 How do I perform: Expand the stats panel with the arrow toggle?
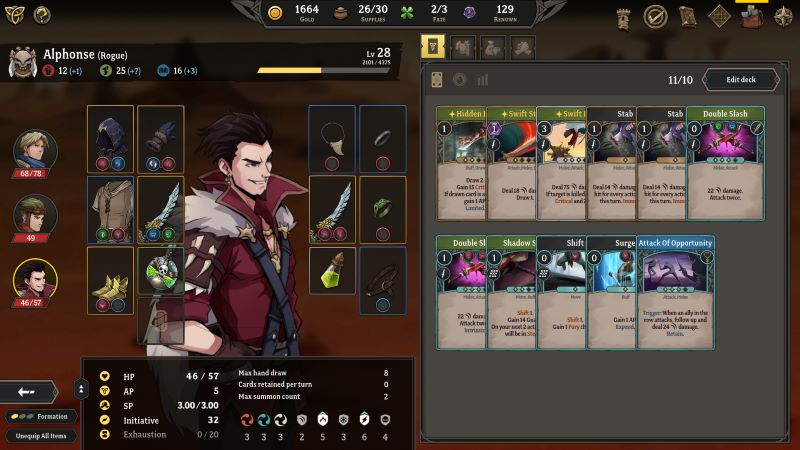click(80, 390)
